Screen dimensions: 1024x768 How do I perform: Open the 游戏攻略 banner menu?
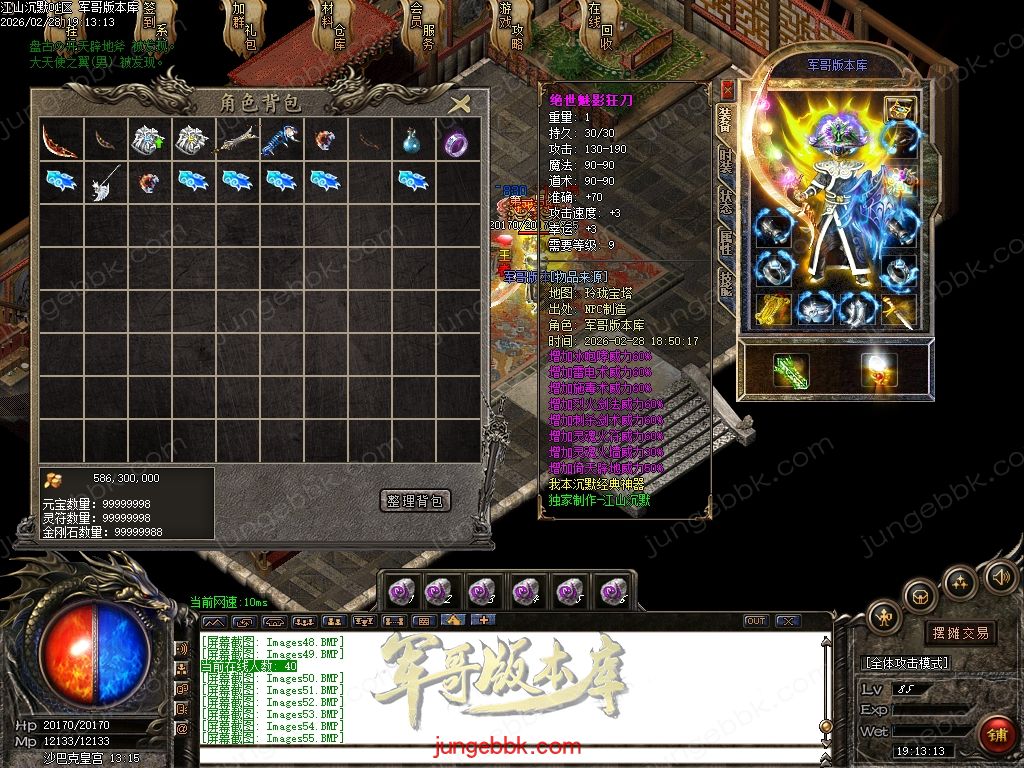pyautogui.click(x=510, y=30)
